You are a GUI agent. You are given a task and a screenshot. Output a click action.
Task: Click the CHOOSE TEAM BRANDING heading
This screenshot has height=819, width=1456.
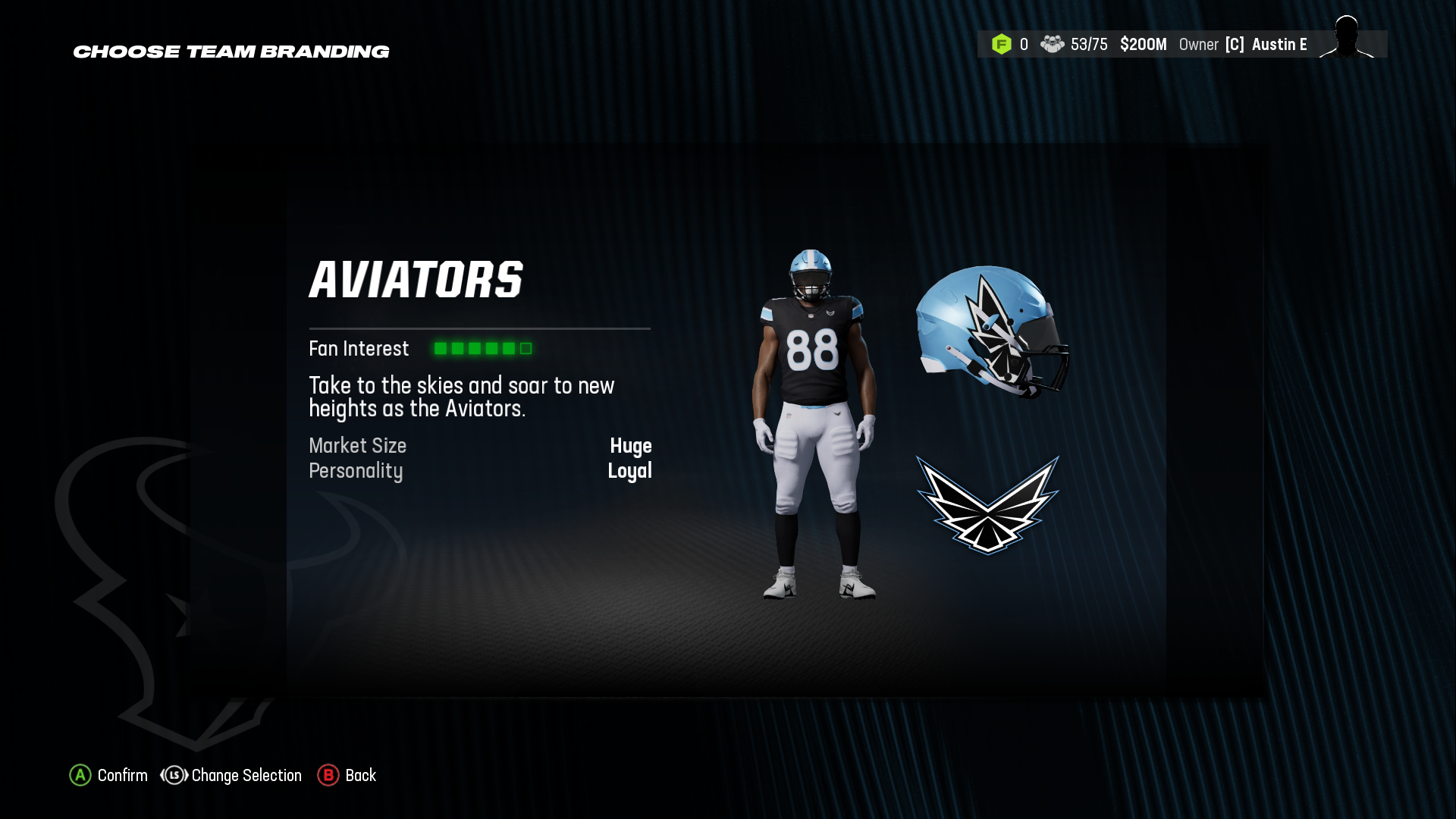point(231,52)
